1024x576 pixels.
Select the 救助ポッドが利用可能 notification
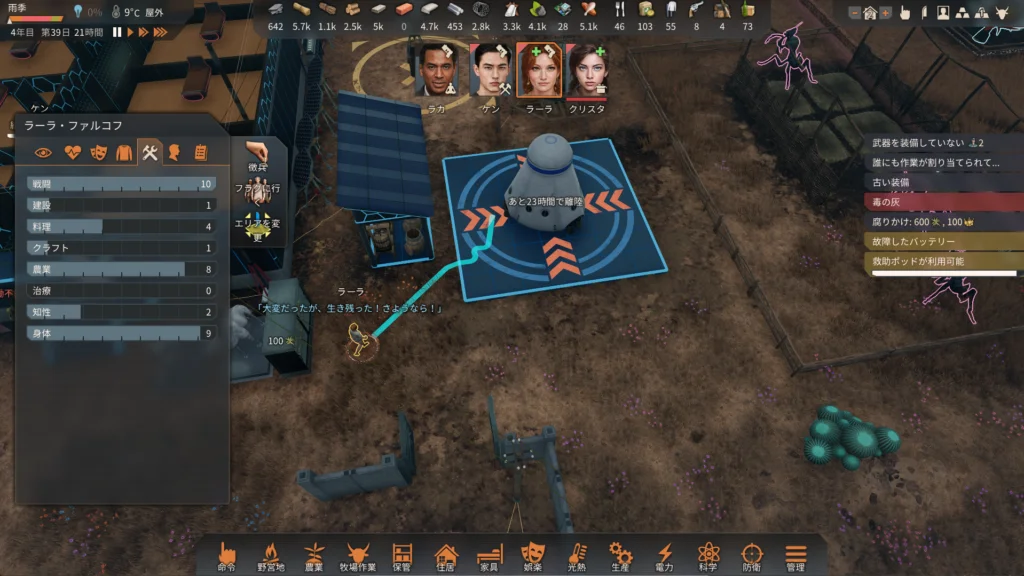point(942,261)
